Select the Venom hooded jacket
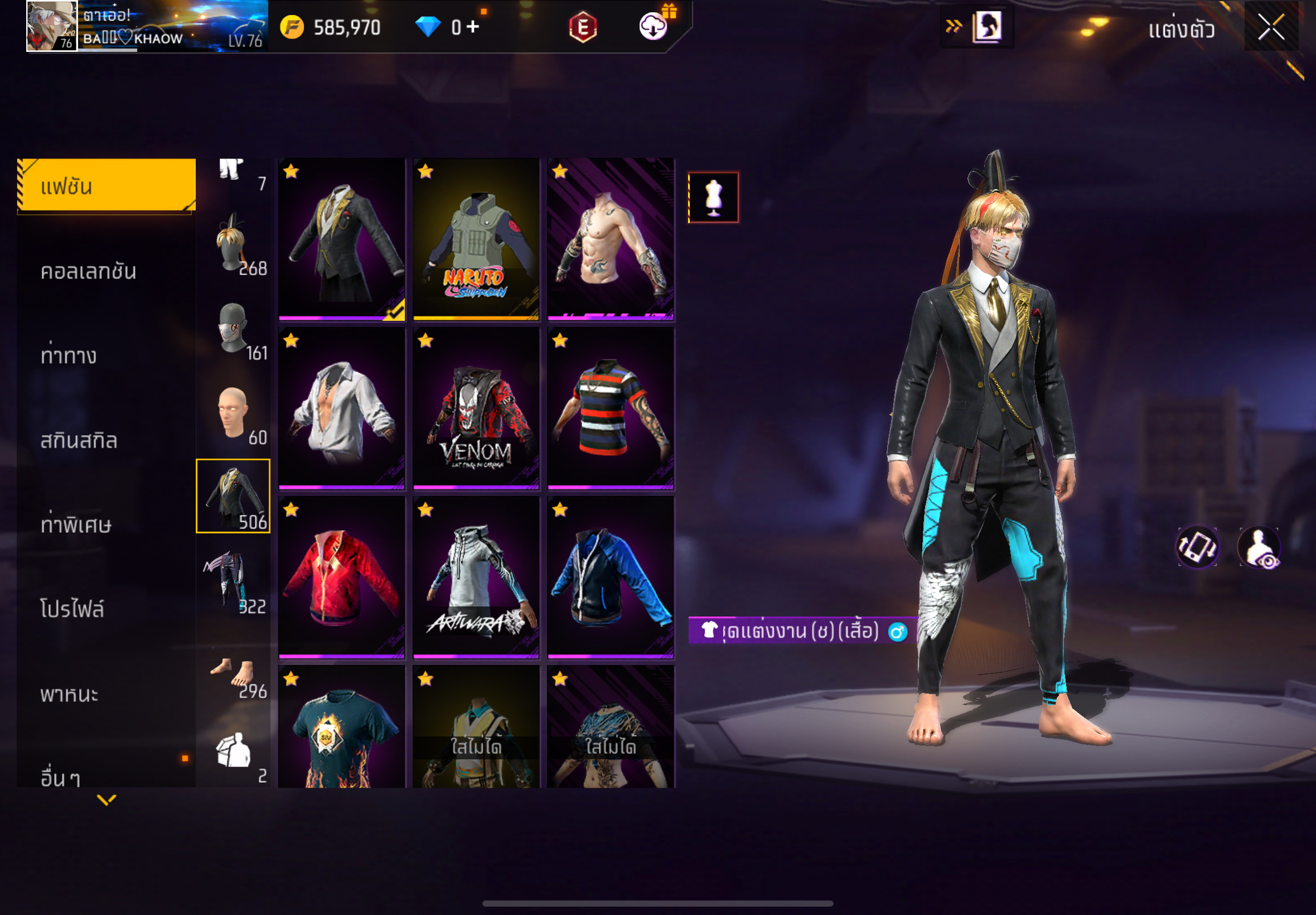 (x=476, y=408)
